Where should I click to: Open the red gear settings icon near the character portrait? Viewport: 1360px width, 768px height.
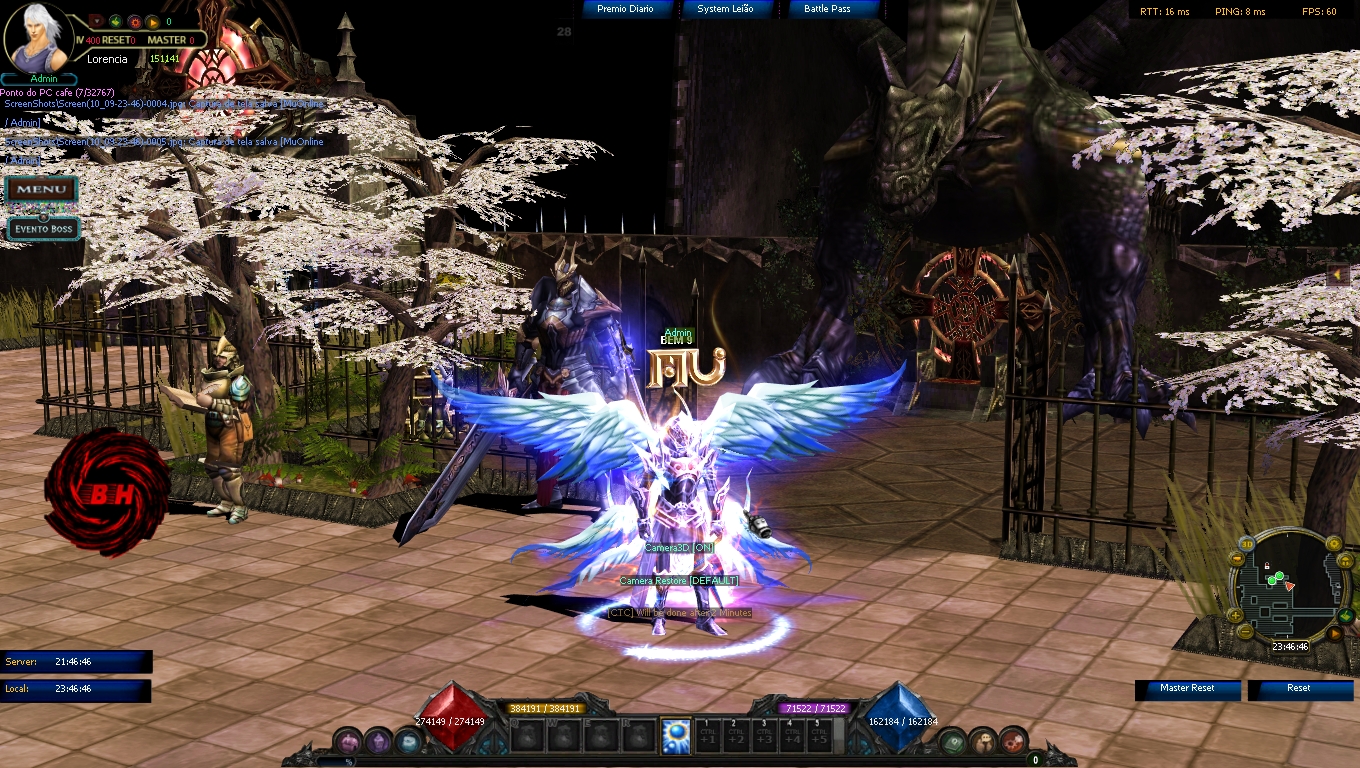[x=134, y=22]
